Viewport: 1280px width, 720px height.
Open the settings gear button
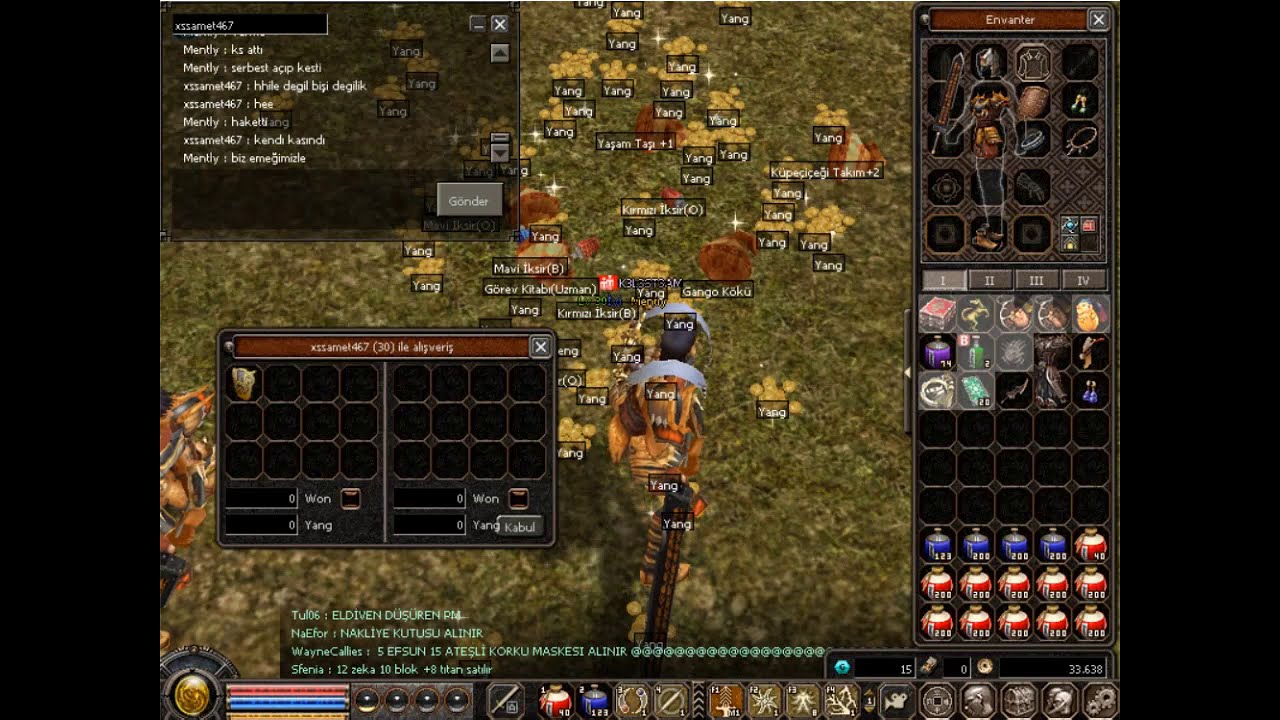[x=1101, y=700]
